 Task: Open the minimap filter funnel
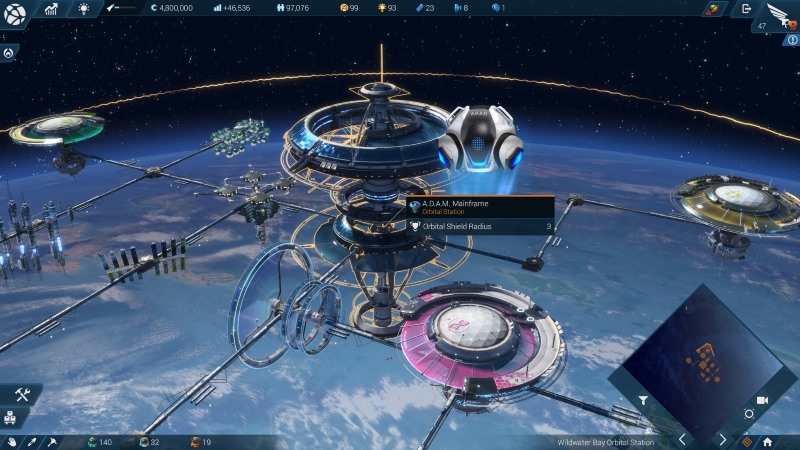[x=644, y=400]
